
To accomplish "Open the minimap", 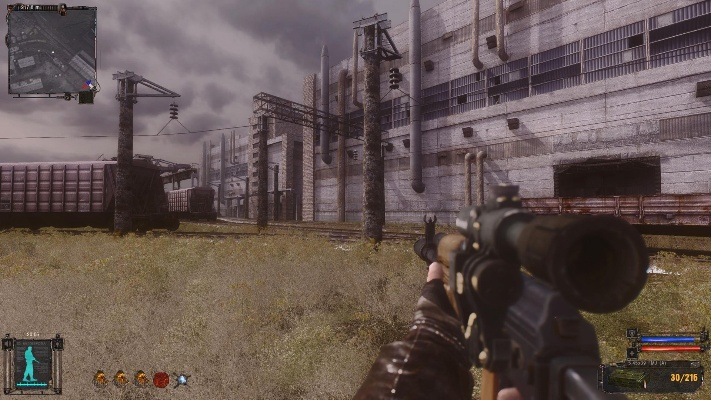I will click(51, 51).
